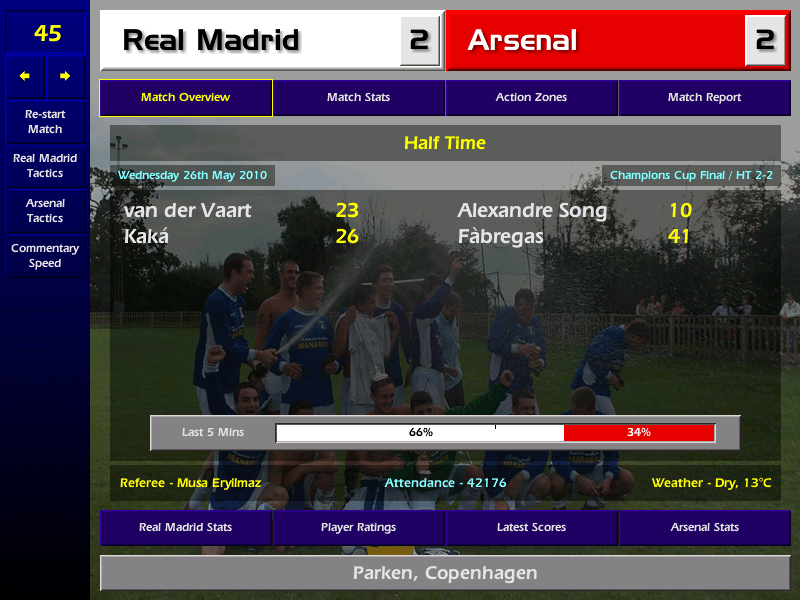The height and width of the screenshot is (600, 800).
Task: Select goalscorer van der Vaart
Action: tap(188, 211)
